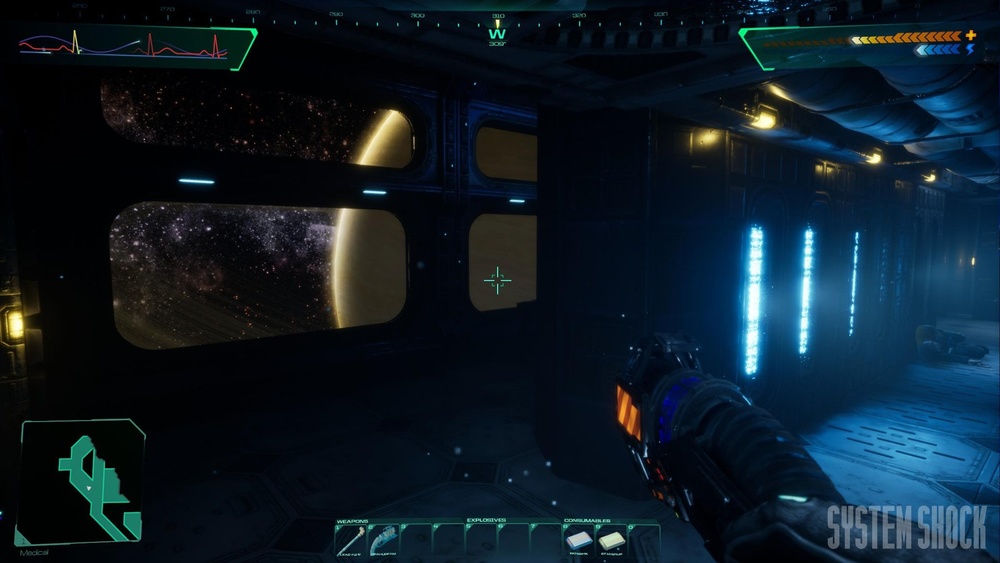This screenshot has width=1000, height=563.
Task: Select the lead pipe weapon slot
Action: click(x=351, y=540)
